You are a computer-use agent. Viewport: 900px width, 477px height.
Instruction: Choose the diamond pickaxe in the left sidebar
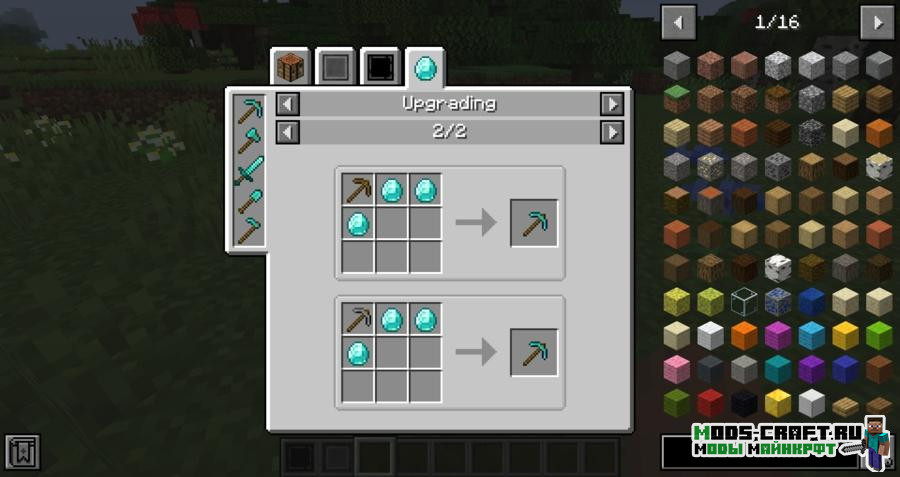pyautogui.click(x=247, y=111)
